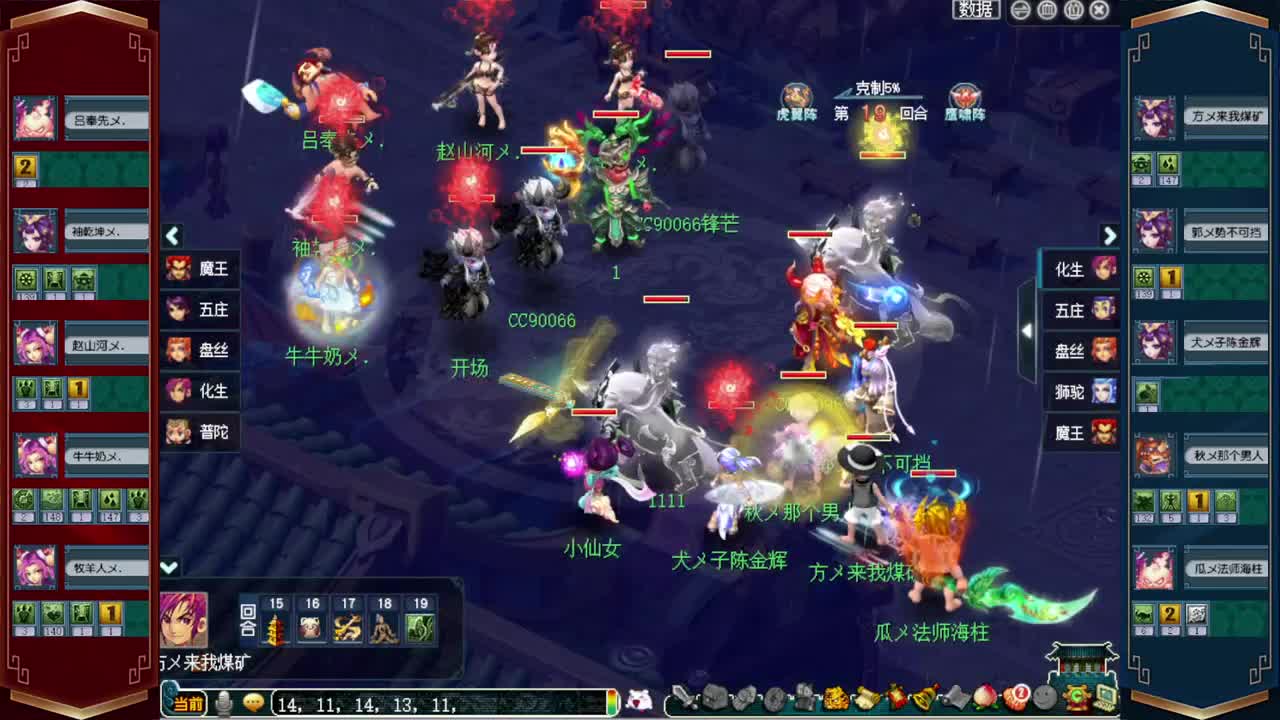Select the sword icon in the bottom toolbar

(683, 698)
